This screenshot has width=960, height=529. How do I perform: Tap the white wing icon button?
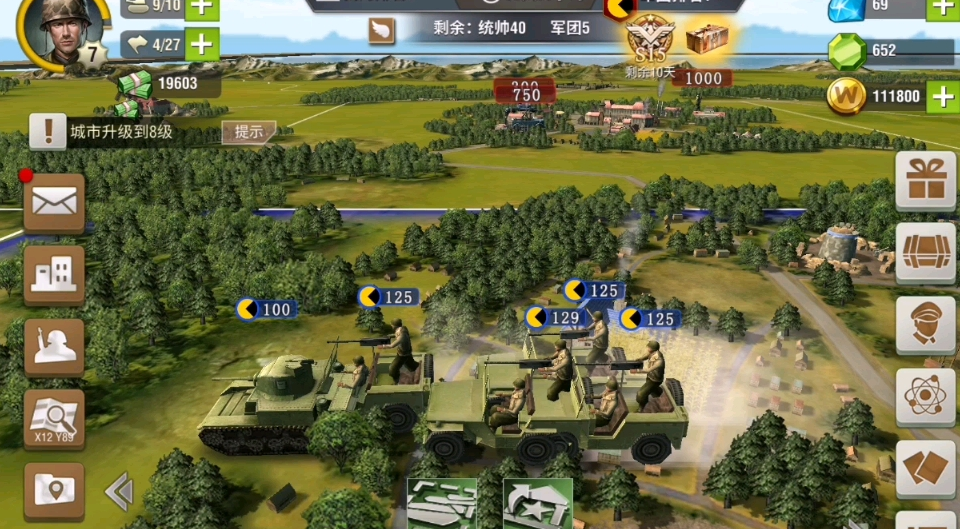pos(382,31)
